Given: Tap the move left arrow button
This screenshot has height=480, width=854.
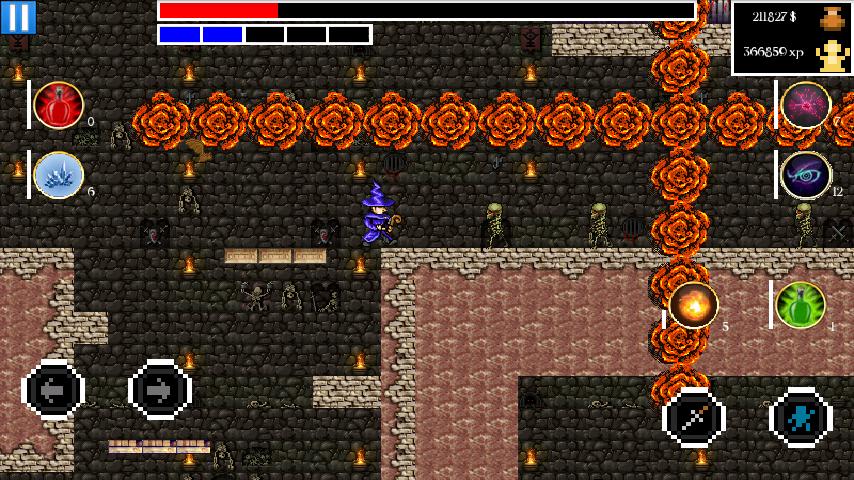Looking at the screenshot, I should [x=53, y=389].
